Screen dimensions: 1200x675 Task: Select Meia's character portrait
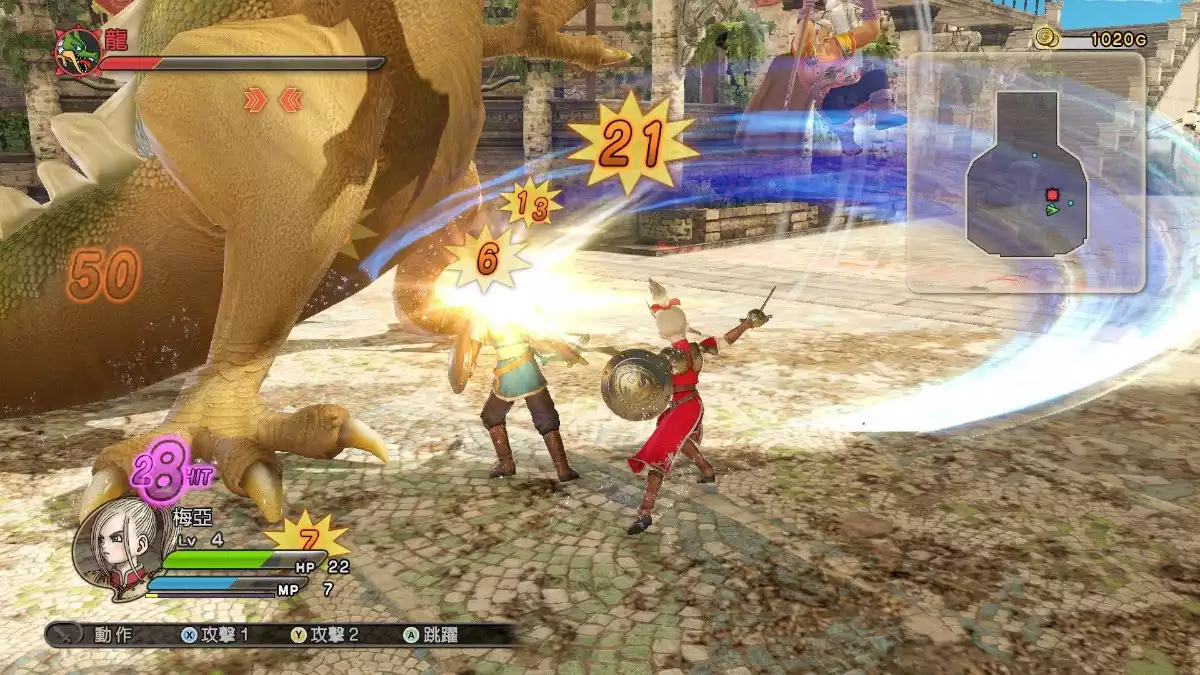click(x=115, y=545)
